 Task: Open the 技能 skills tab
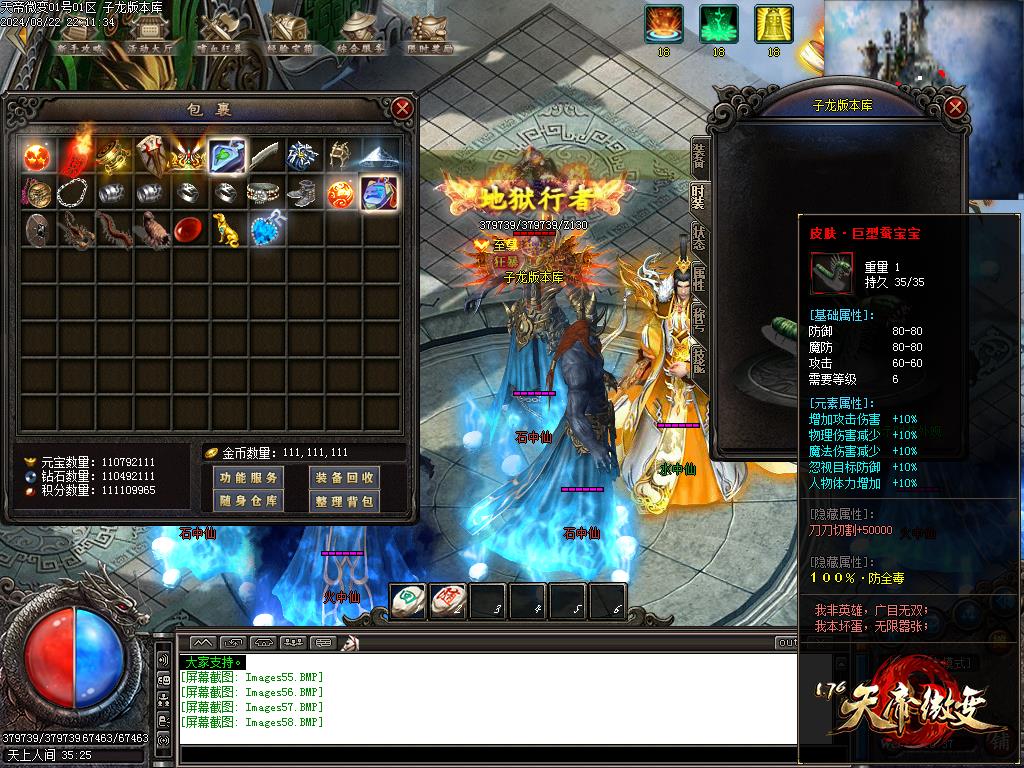tap(699, 359)
